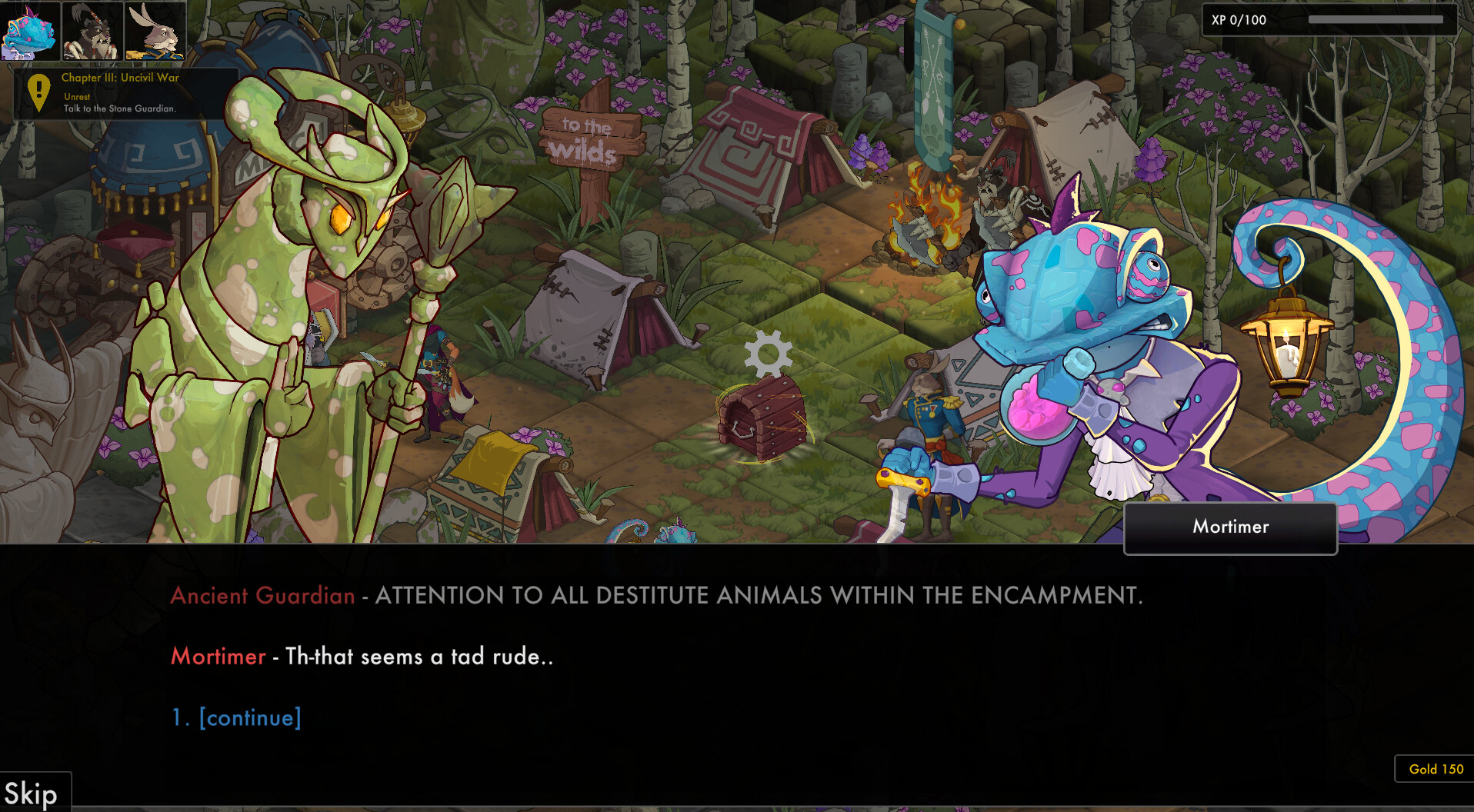The image size is (1474, 812).
Task: Open the 'Chapter III: Uncivil War' quest tracker
Action: (x=119, y=78)
